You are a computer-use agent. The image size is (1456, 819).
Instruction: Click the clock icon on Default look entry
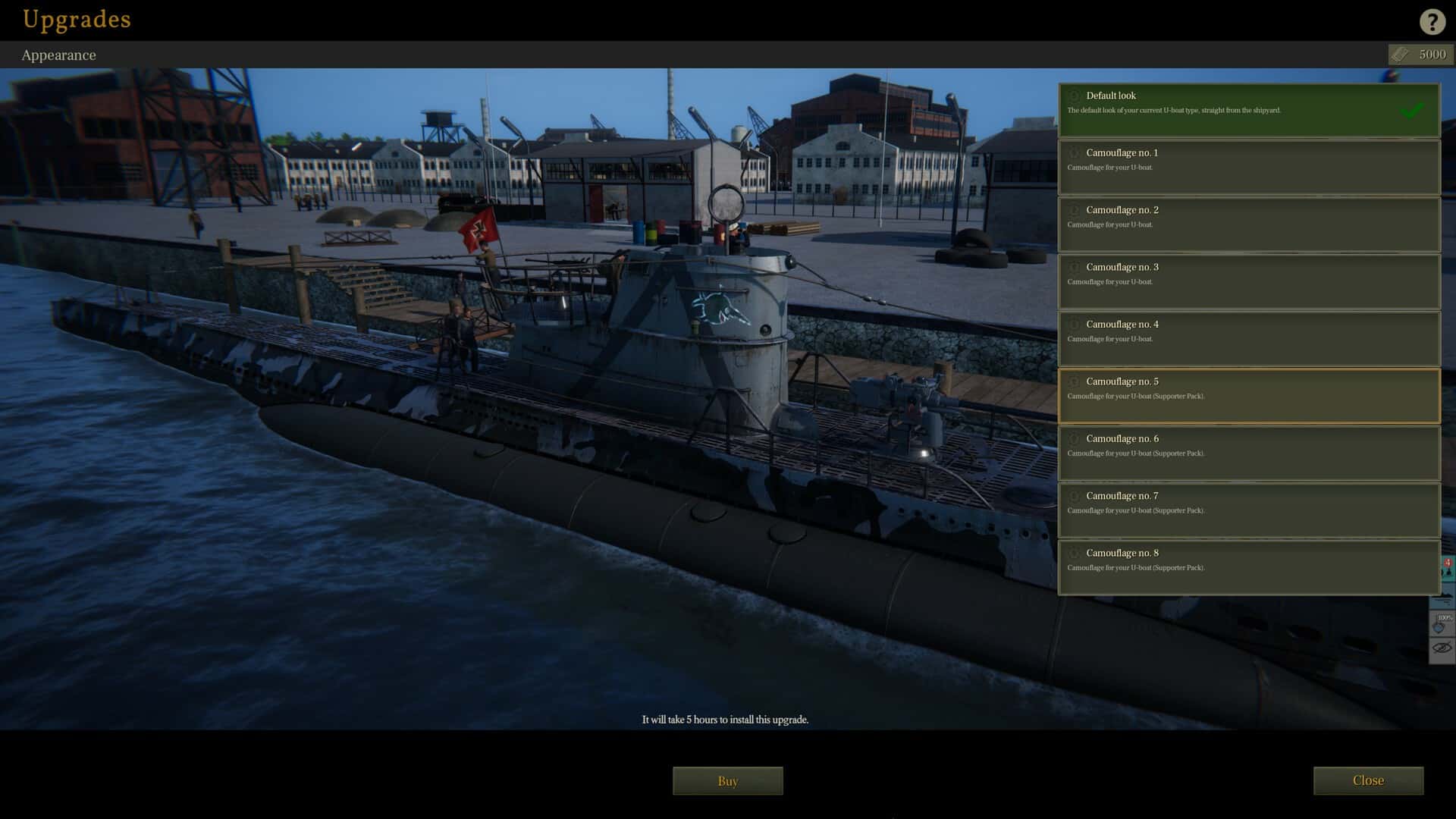pyautogui.click(x=1074, y=96)
